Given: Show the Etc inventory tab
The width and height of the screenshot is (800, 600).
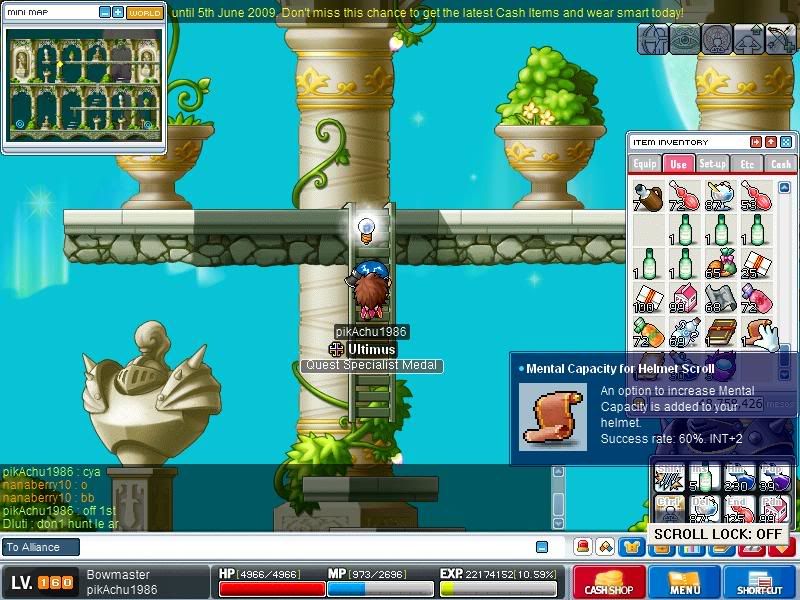Looking at the screenshot, I should [746, 164].
